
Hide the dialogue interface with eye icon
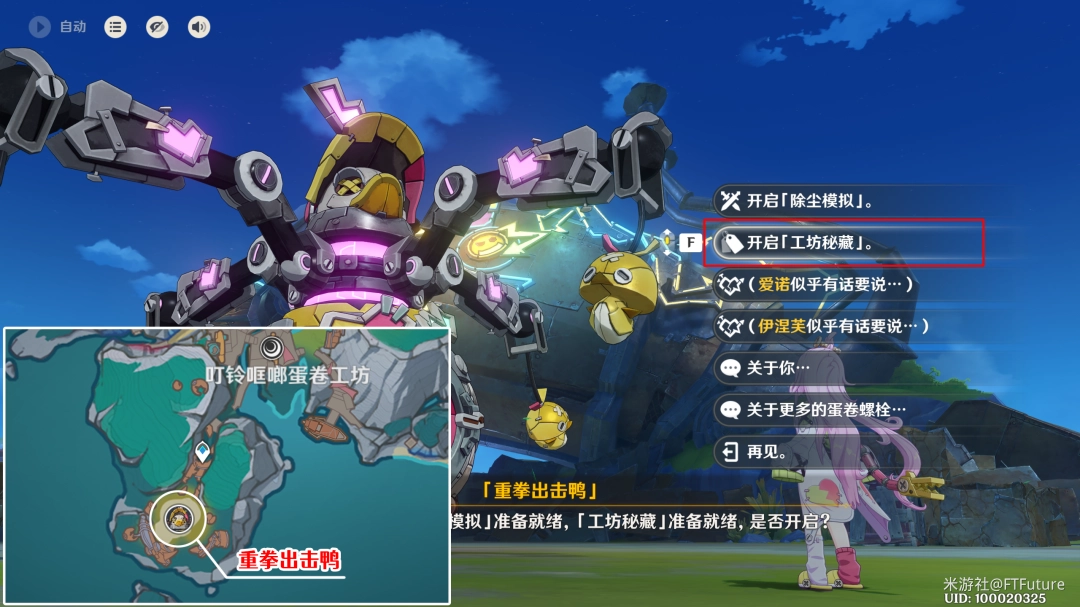[x=157, y=27]
